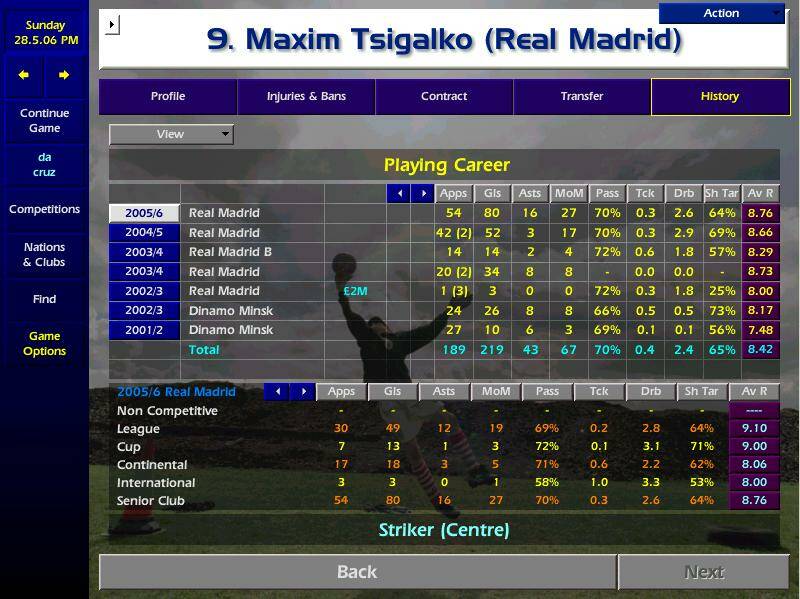Click Continue Game in the sidebar
Image resolution: width=800 pixels, height=599 pixels.
click(44, 121)
